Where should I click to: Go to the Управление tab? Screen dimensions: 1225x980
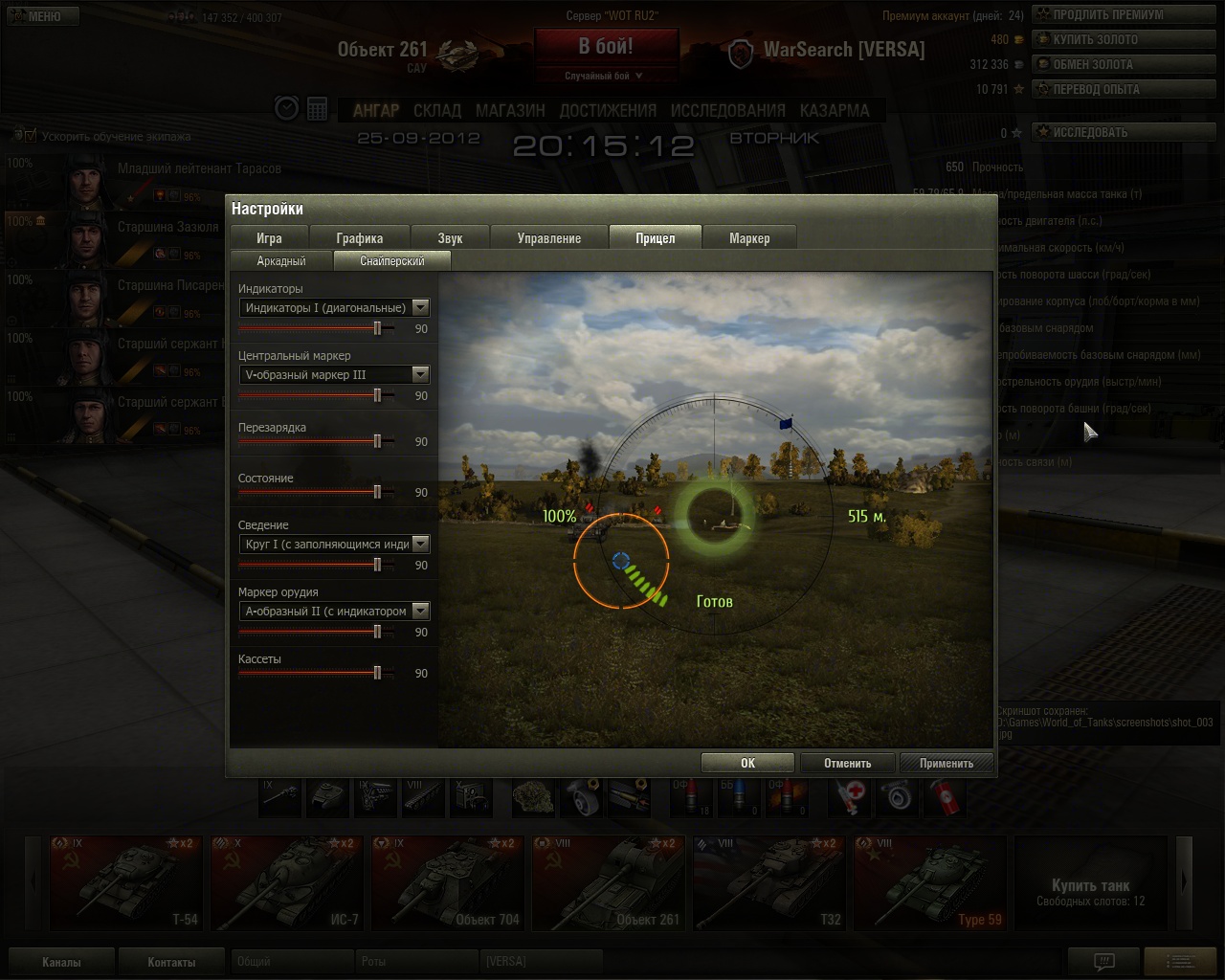click(549, 237)
